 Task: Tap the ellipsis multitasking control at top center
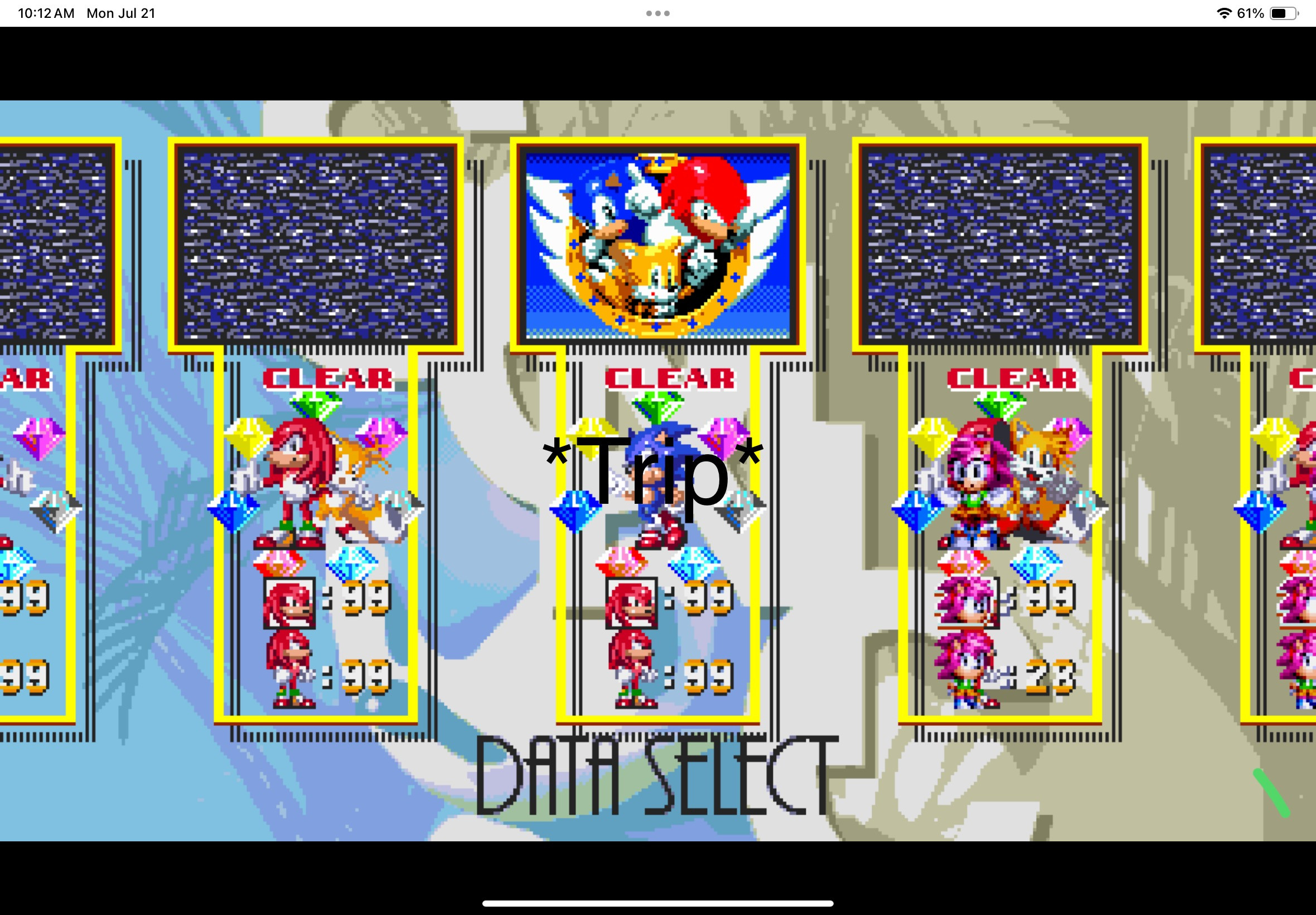pyautogui.click(x=657, y=13)
